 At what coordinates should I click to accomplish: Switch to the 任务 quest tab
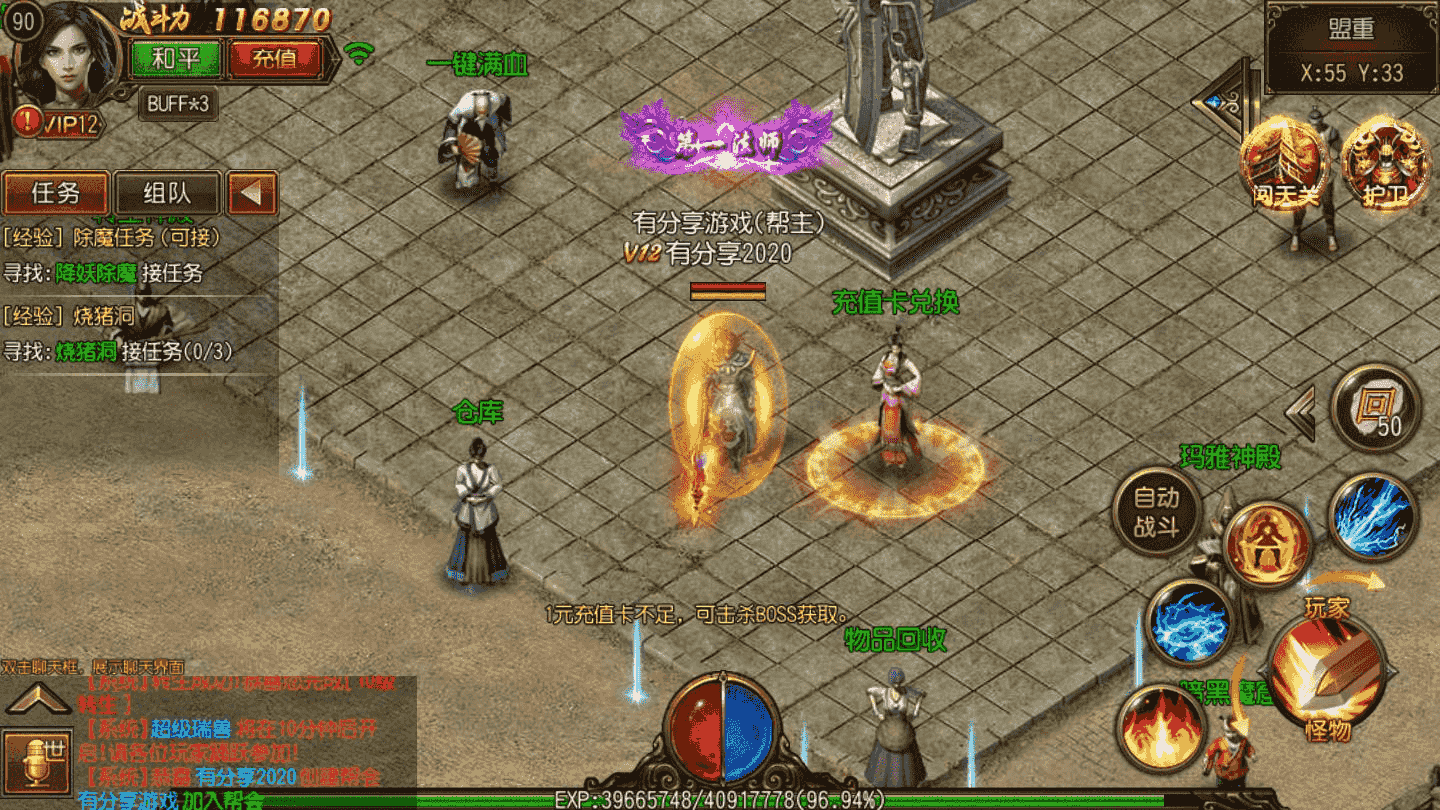(56, 193)
